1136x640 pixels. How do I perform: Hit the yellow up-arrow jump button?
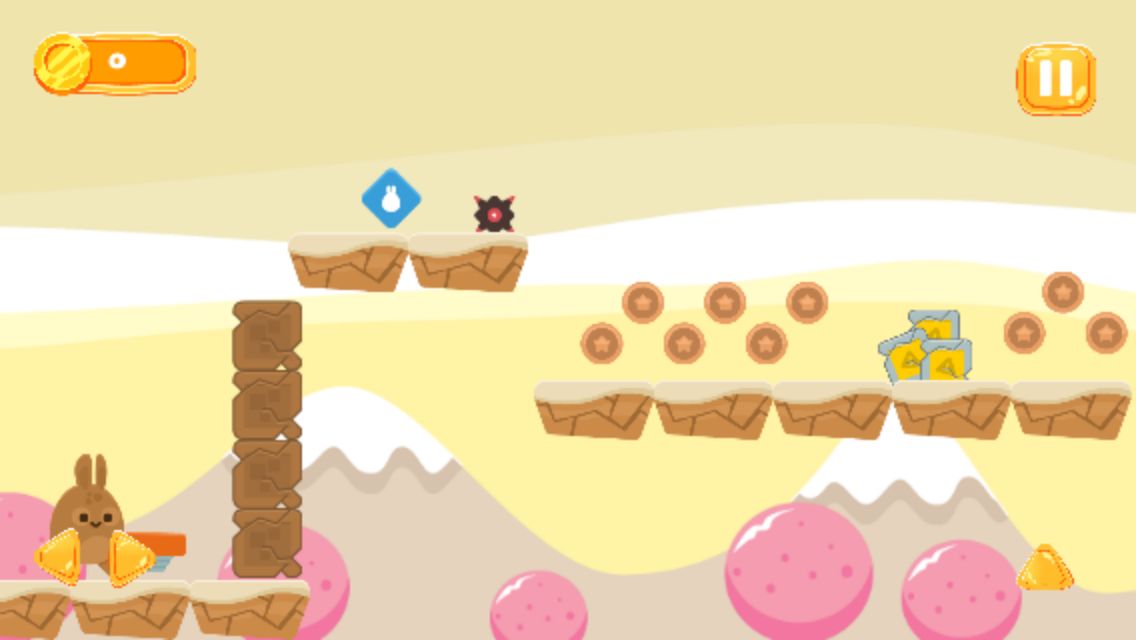pos(1045,568)
